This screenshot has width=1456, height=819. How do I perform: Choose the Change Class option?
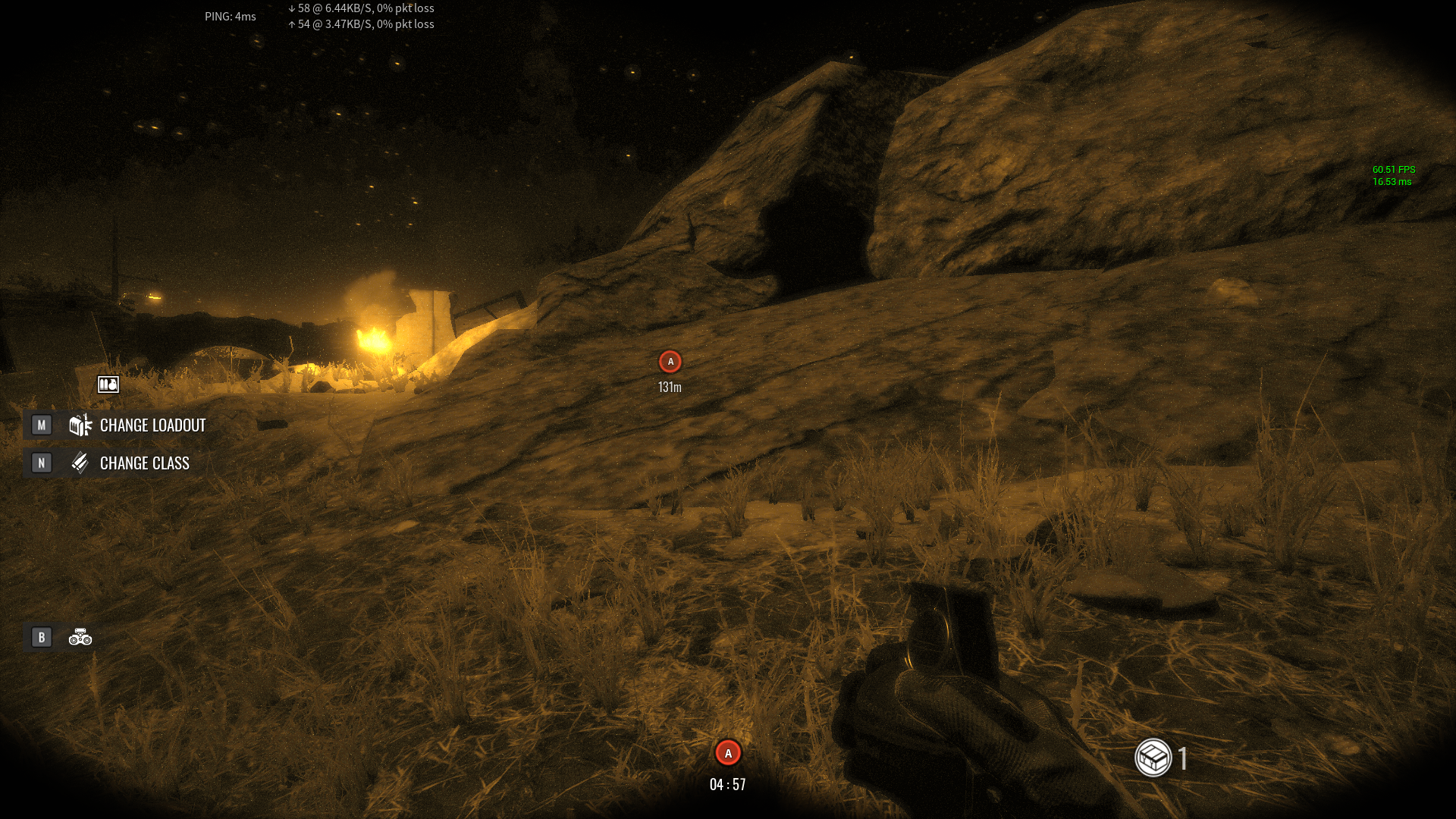coord(144,463)
